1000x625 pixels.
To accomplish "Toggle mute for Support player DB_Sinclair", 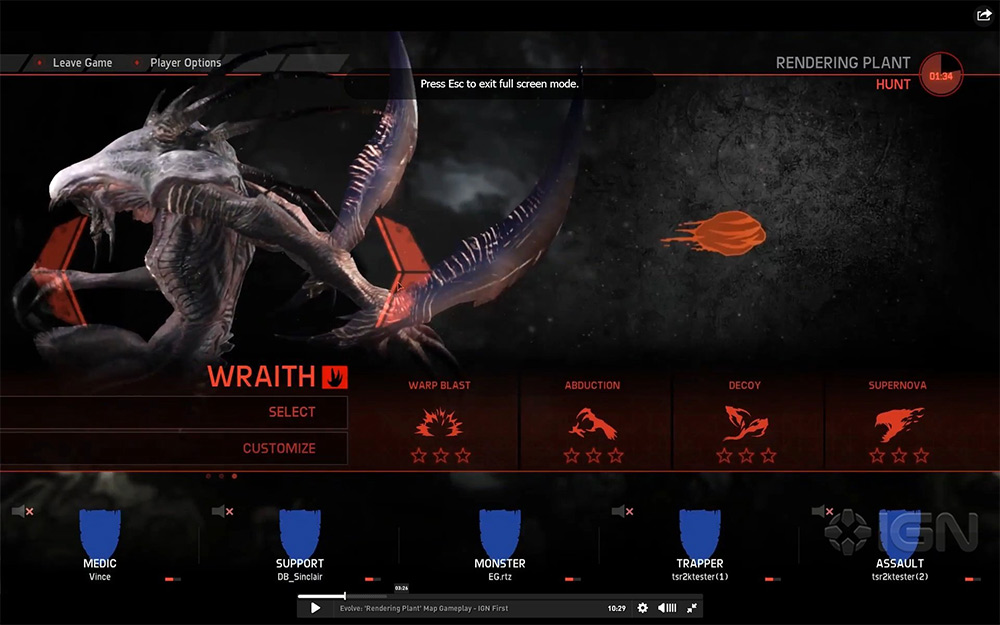I will pyautogui.click(x=222, y=512).
